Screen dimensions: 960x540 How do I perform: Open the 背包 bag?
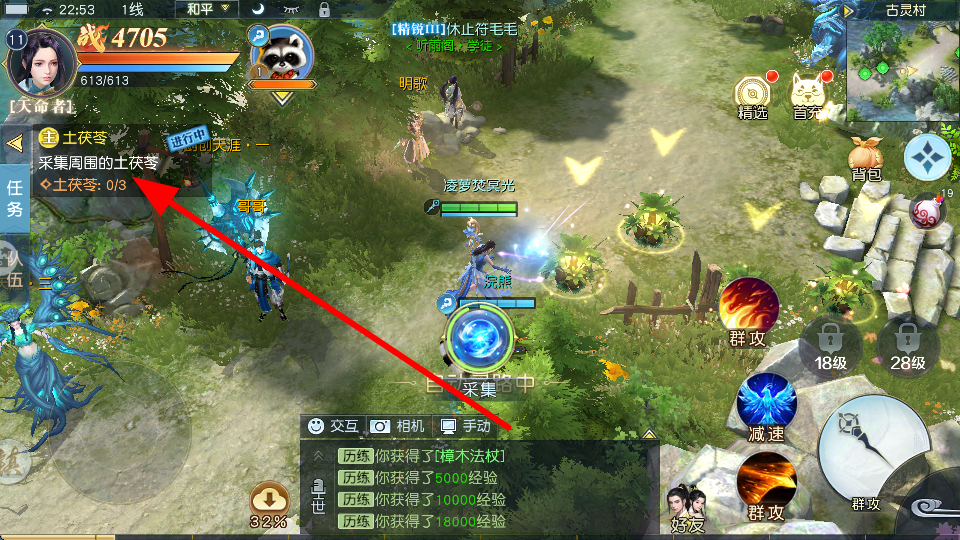pyautogui.click(x=866, y=160)
